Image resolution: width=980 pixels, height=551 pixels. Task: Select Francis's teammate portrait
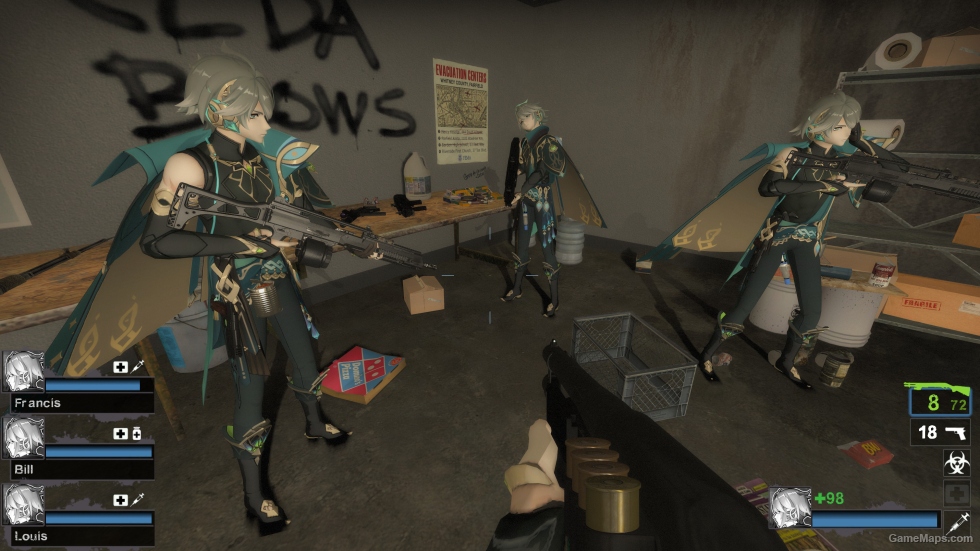tap(23, 371)
